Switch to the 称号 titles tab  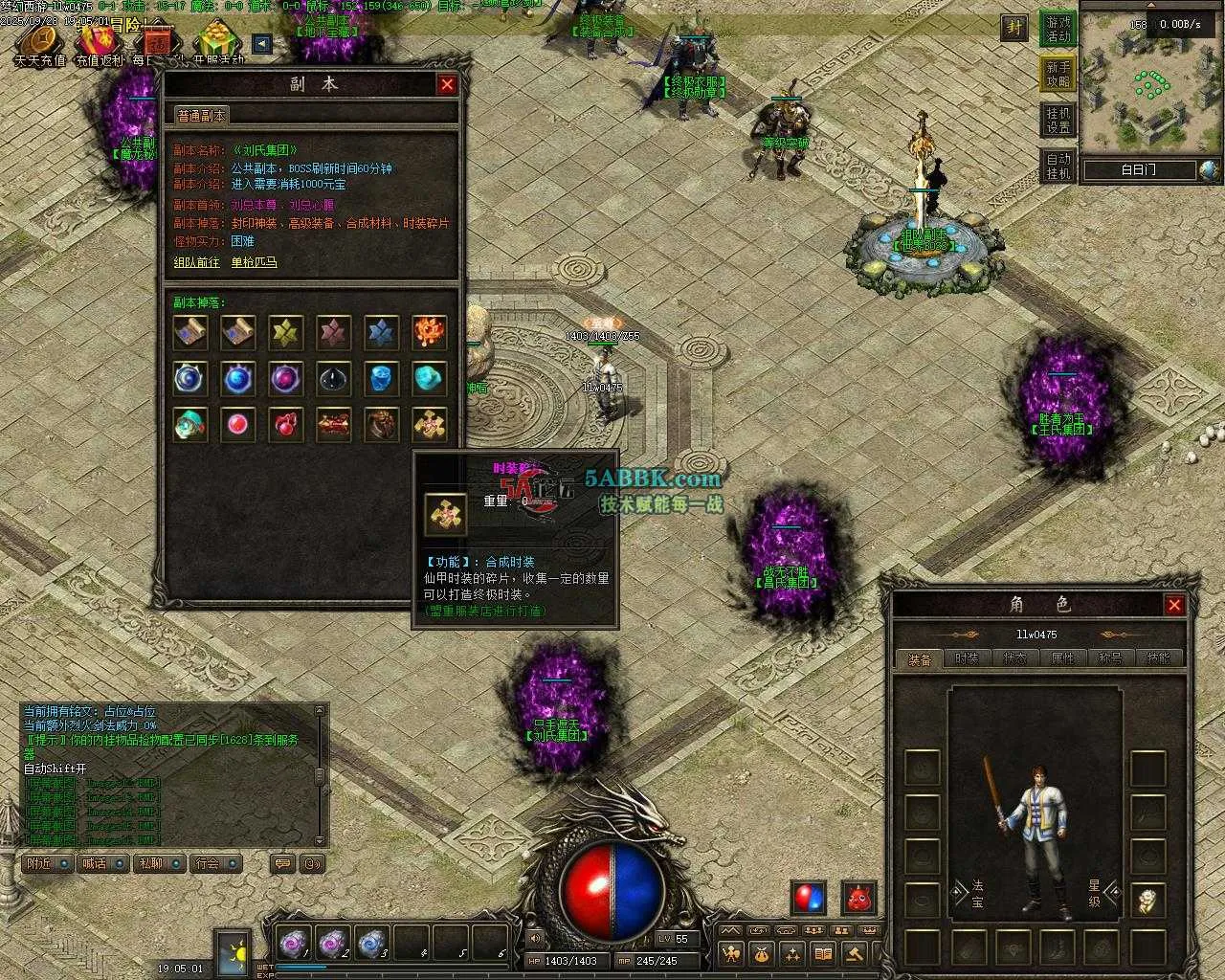(x=1110, y=658)
